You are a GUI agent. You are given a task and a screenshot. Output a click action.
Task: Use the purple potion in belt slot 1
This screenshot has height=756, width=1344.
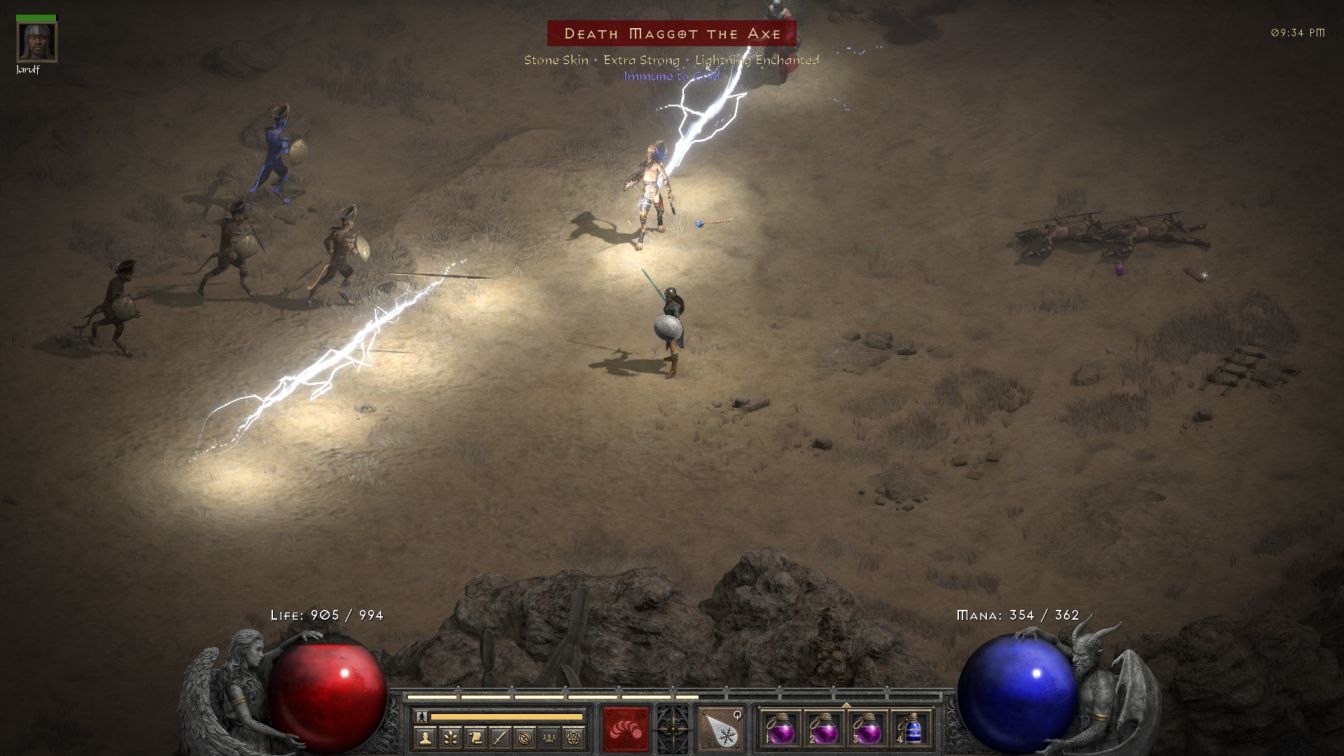[x=781, y=728]
